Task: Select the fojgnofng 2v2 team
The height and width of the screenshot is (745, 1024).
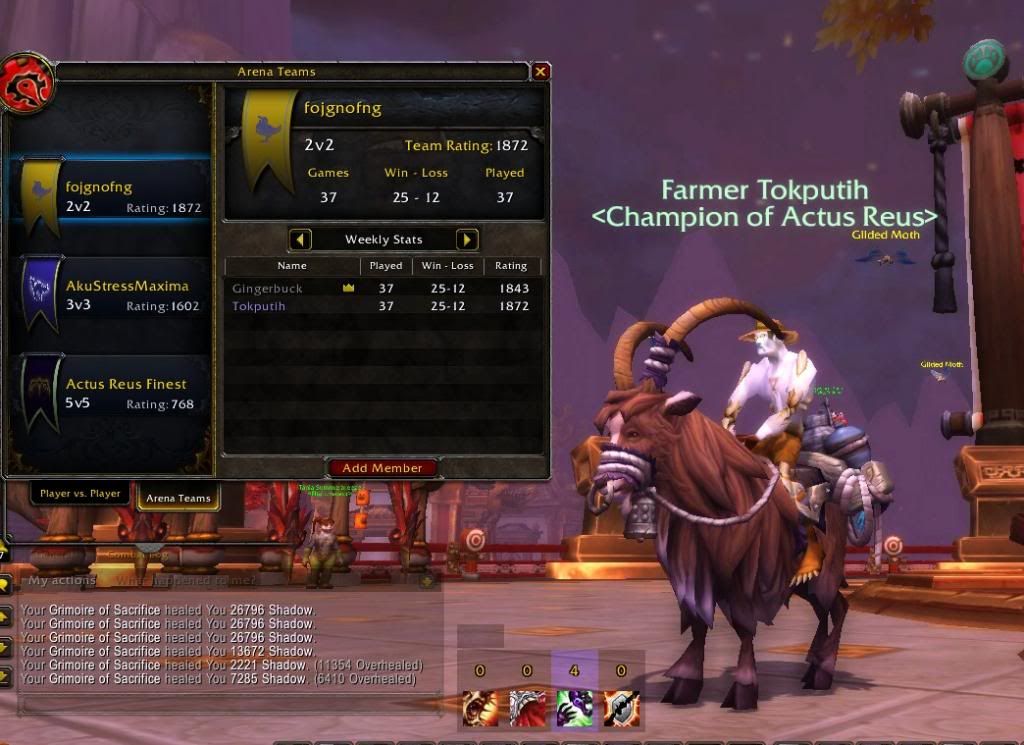Action: coord(112,197)
